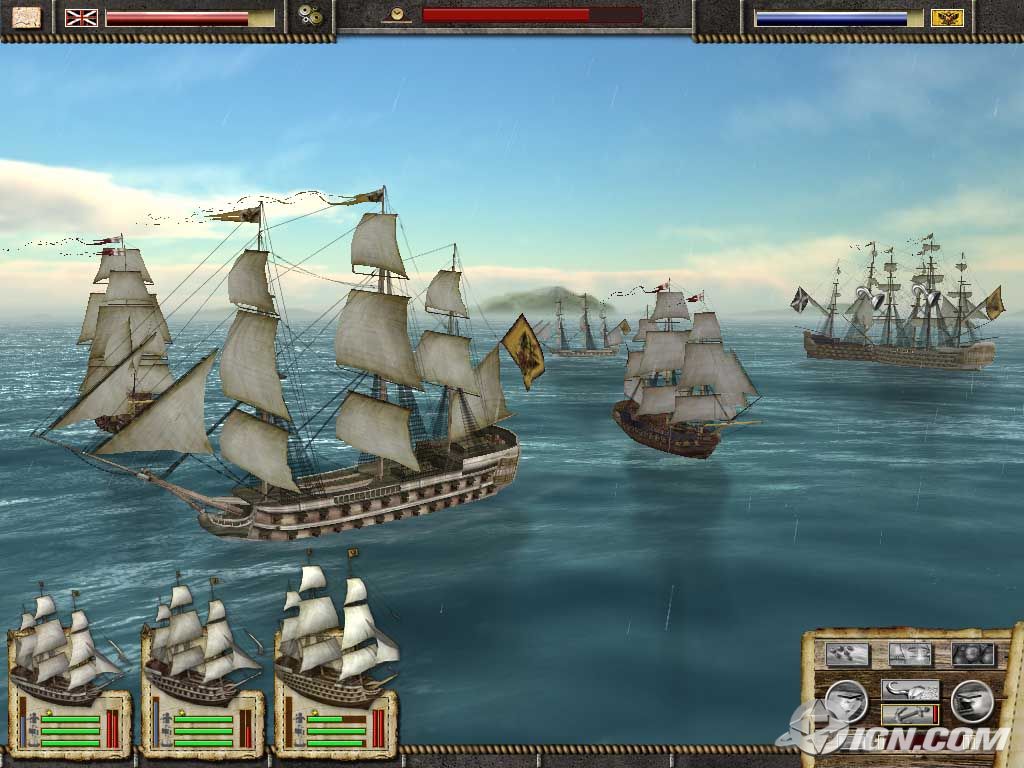
Task: Open the gears settings button
Action: pos(313,17)
